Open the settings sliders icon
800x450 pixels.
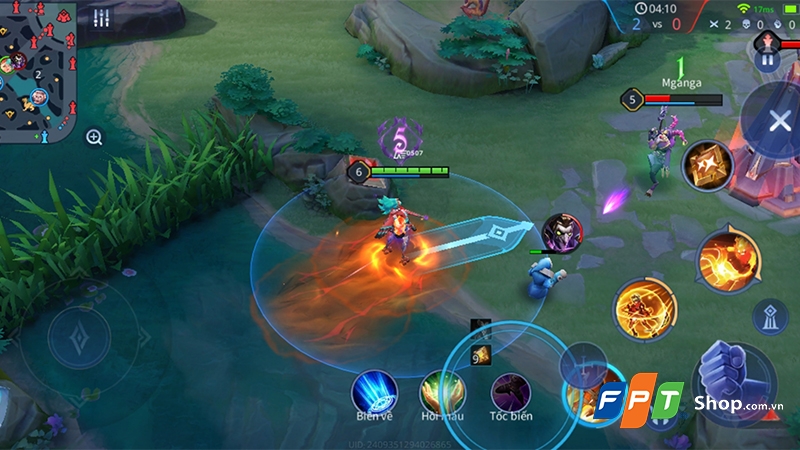pyautogui.click(x=100, y=18)
